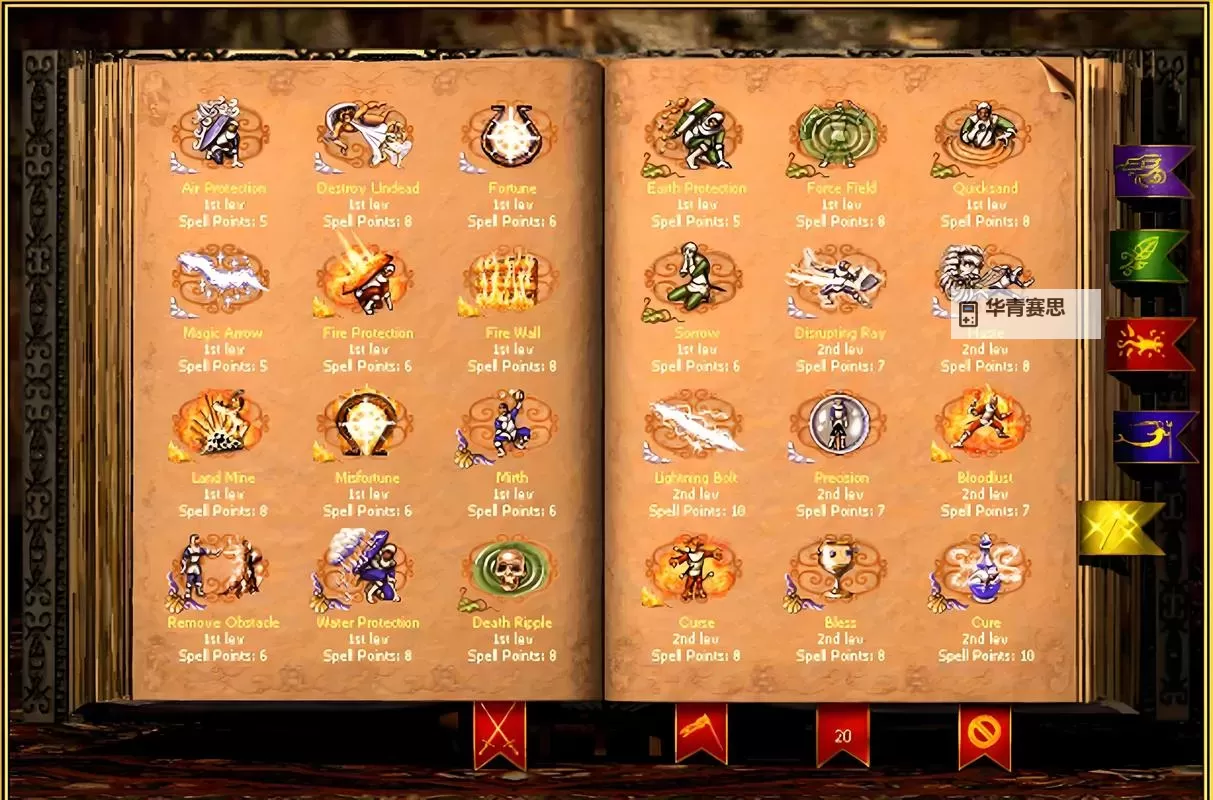Screen dimensions: 1213x800
Task: Select the Lightning Bolt spell
Action: pos(696,424)
